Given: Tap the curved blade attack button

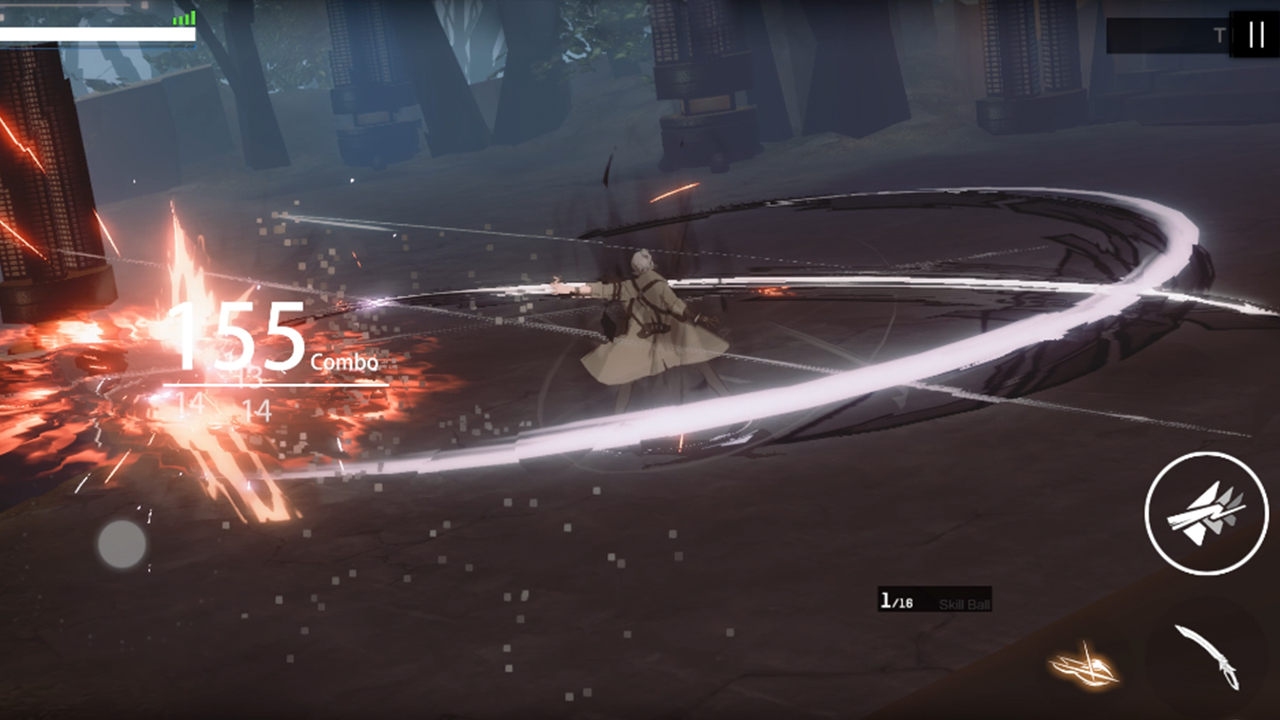Looking at the screenshot, I should (1208, 656).
